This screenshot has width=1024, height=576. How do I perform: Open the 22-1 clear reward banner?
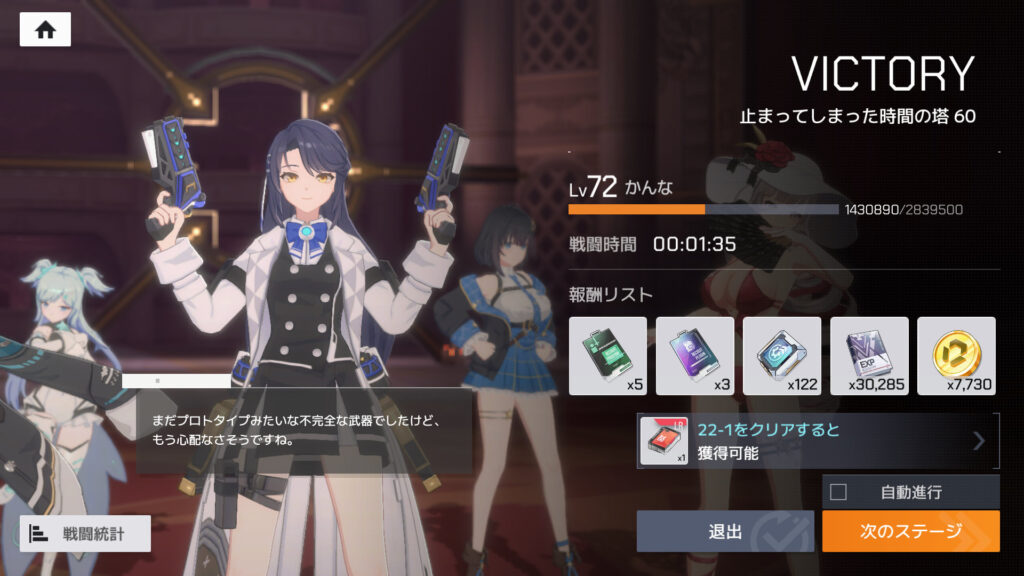(x=818, y=441)
